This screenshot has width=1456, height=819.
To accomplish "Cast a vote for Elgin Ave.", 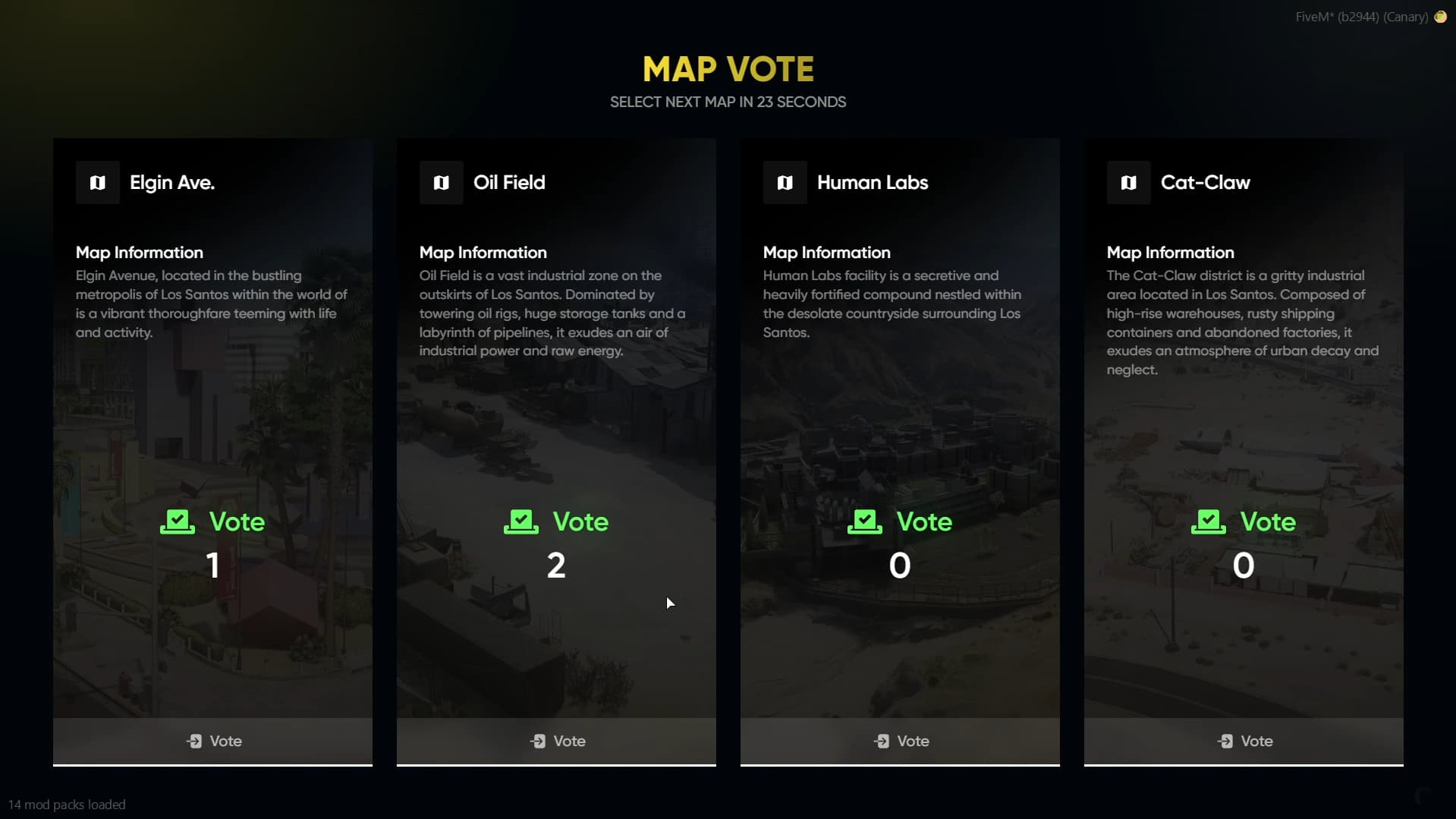I will point(212,741).
